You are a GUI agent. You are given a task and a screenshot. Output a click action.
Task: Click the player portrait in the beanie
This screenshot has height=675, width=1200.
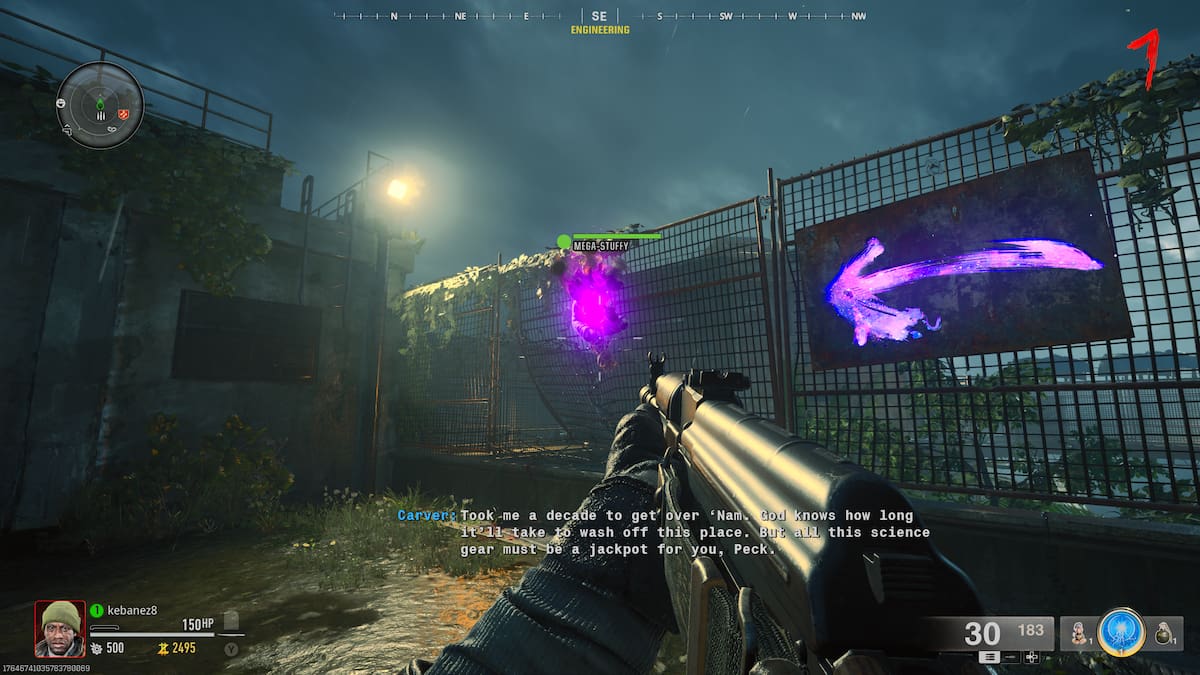click(60, 626)
